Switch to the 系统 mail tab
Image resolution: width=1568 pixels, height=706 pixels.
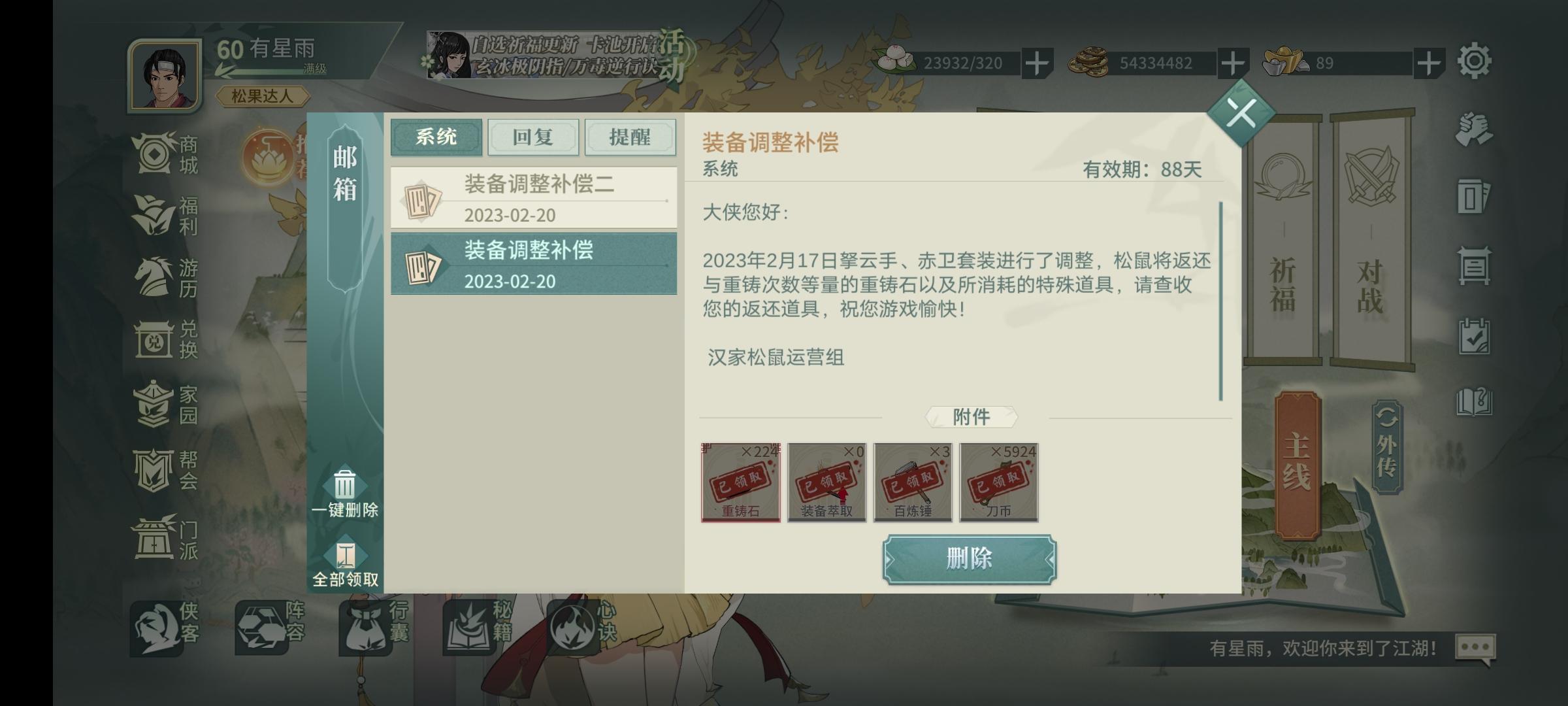(435, 137)
